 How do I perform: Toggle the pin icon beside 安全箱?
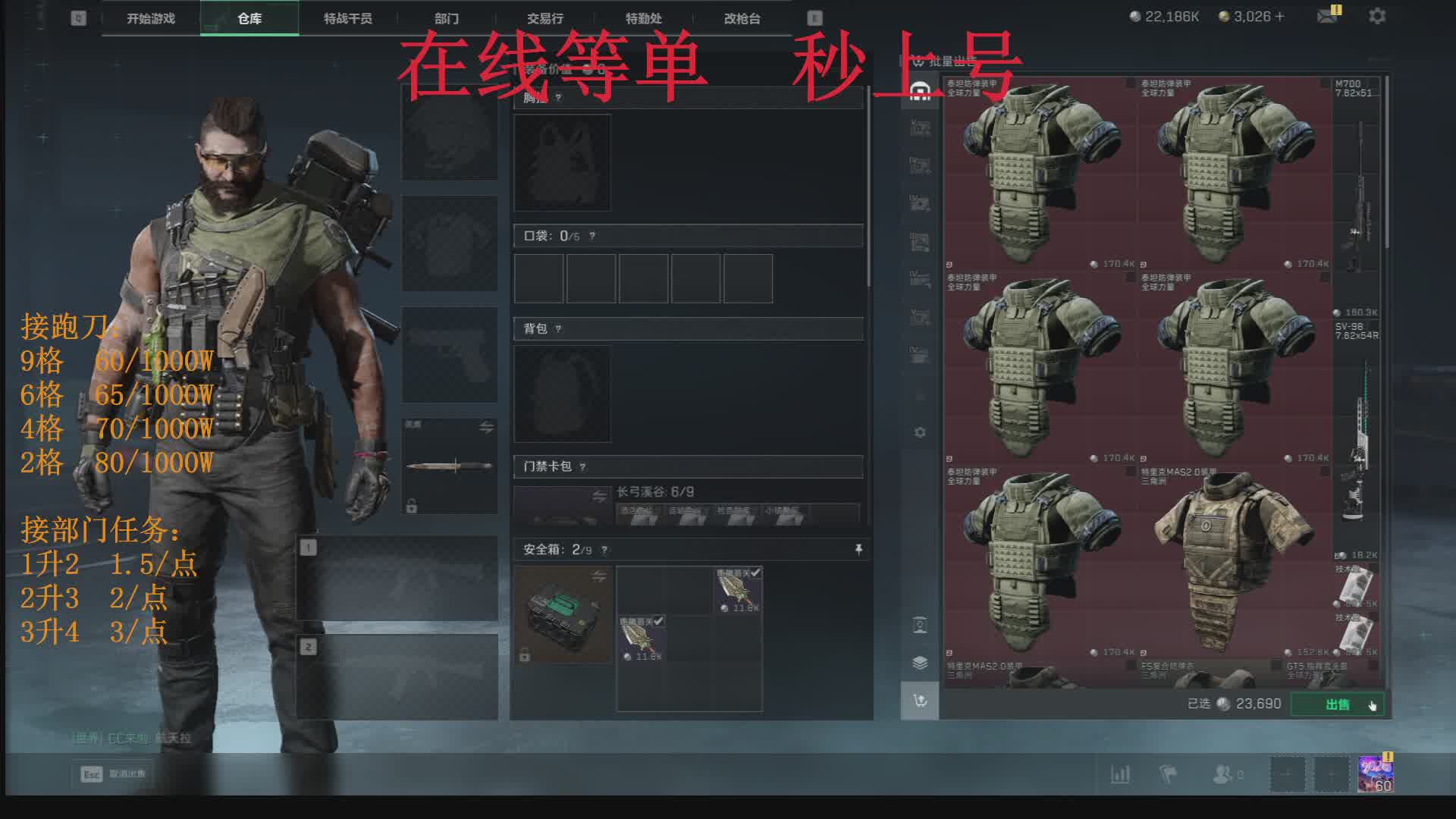point(858,549)
